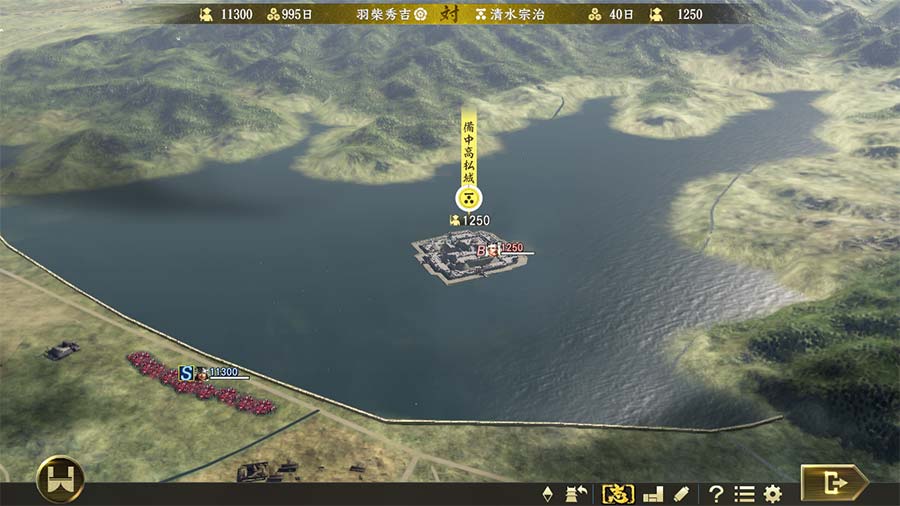Click the castle with return arrow icon
This screenshot has width=900, height=506.
577,493
